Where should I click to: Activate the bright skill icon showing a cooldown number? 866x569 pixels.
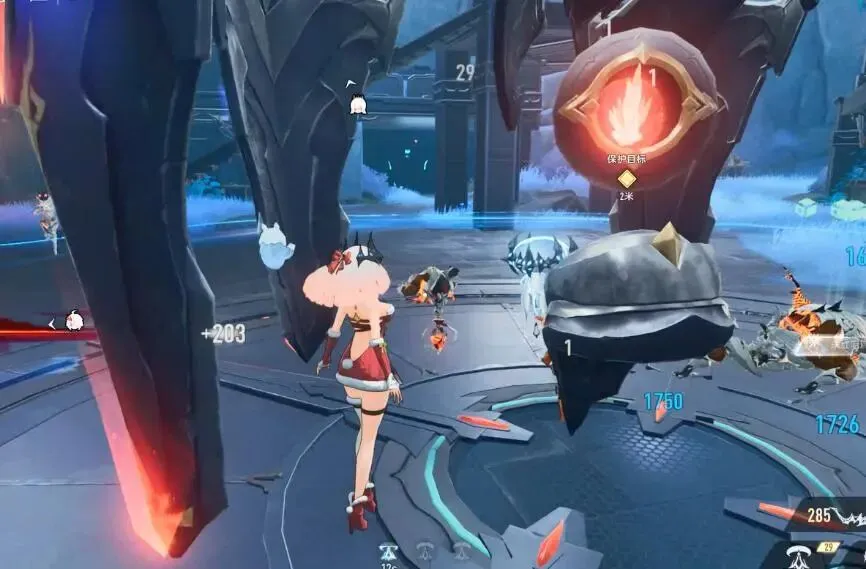(x=388, y=551)
